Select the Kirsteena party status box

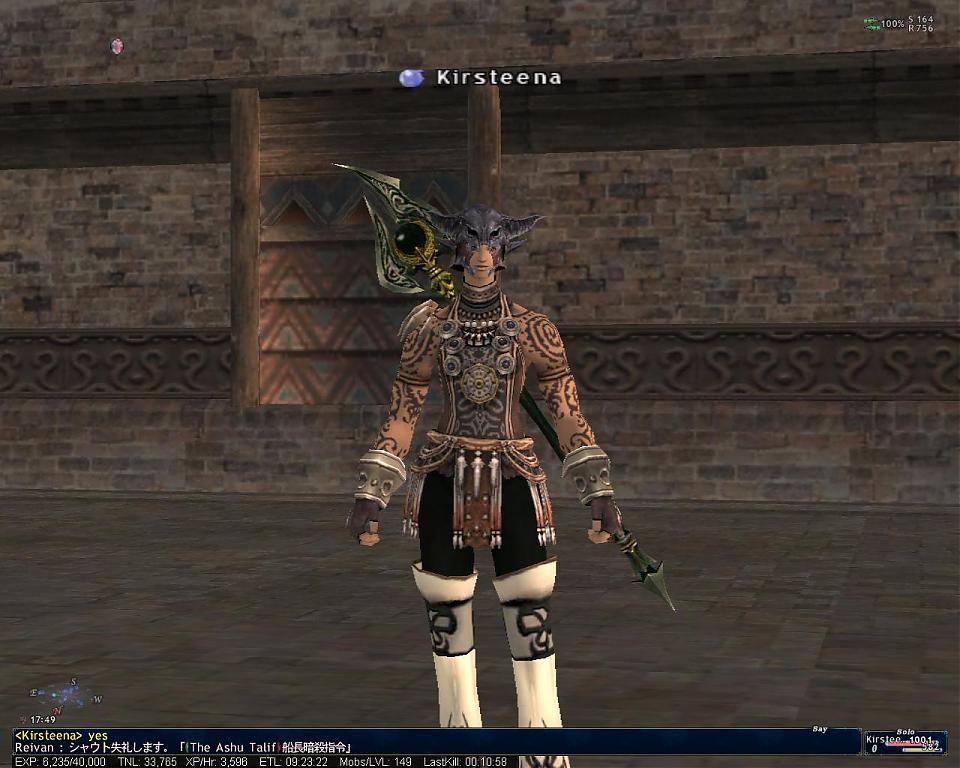905,742
